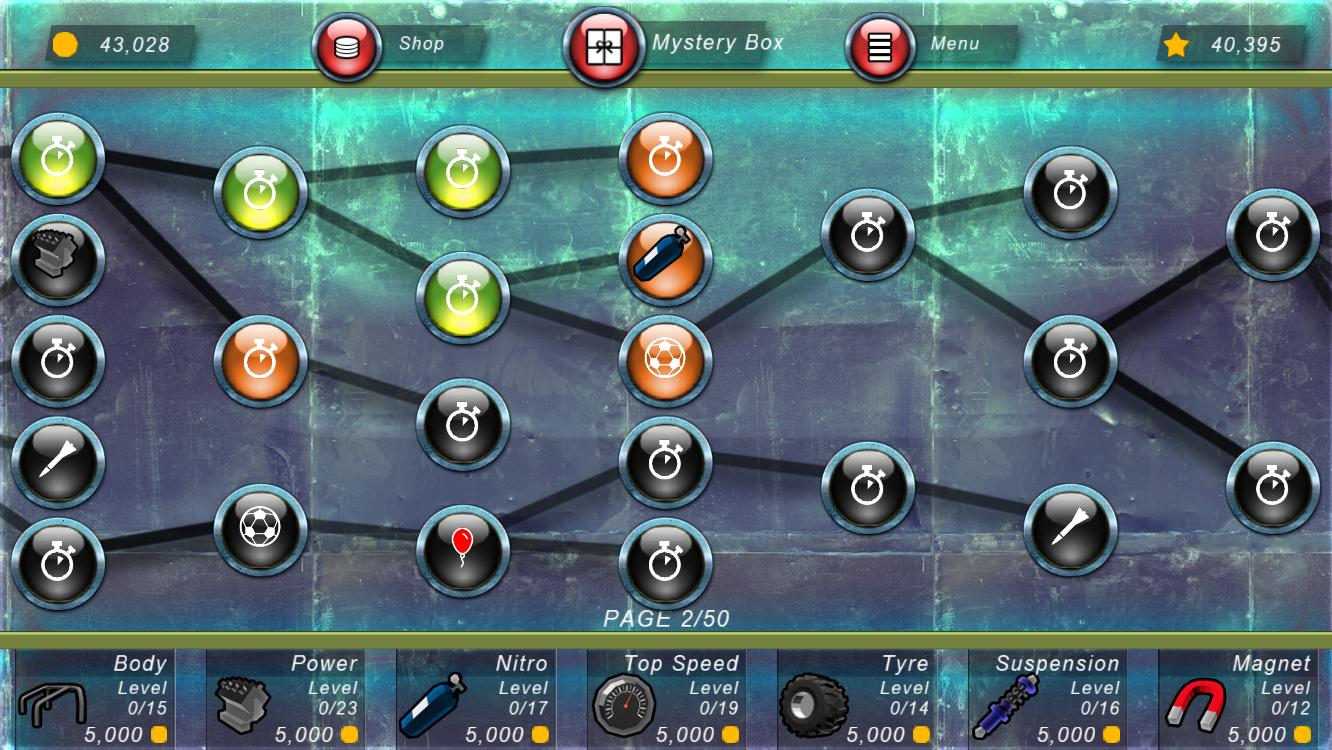This screenshot has height=750, width=1332.
Task: Upgrade the Tyre
Action: click(856, 698)
